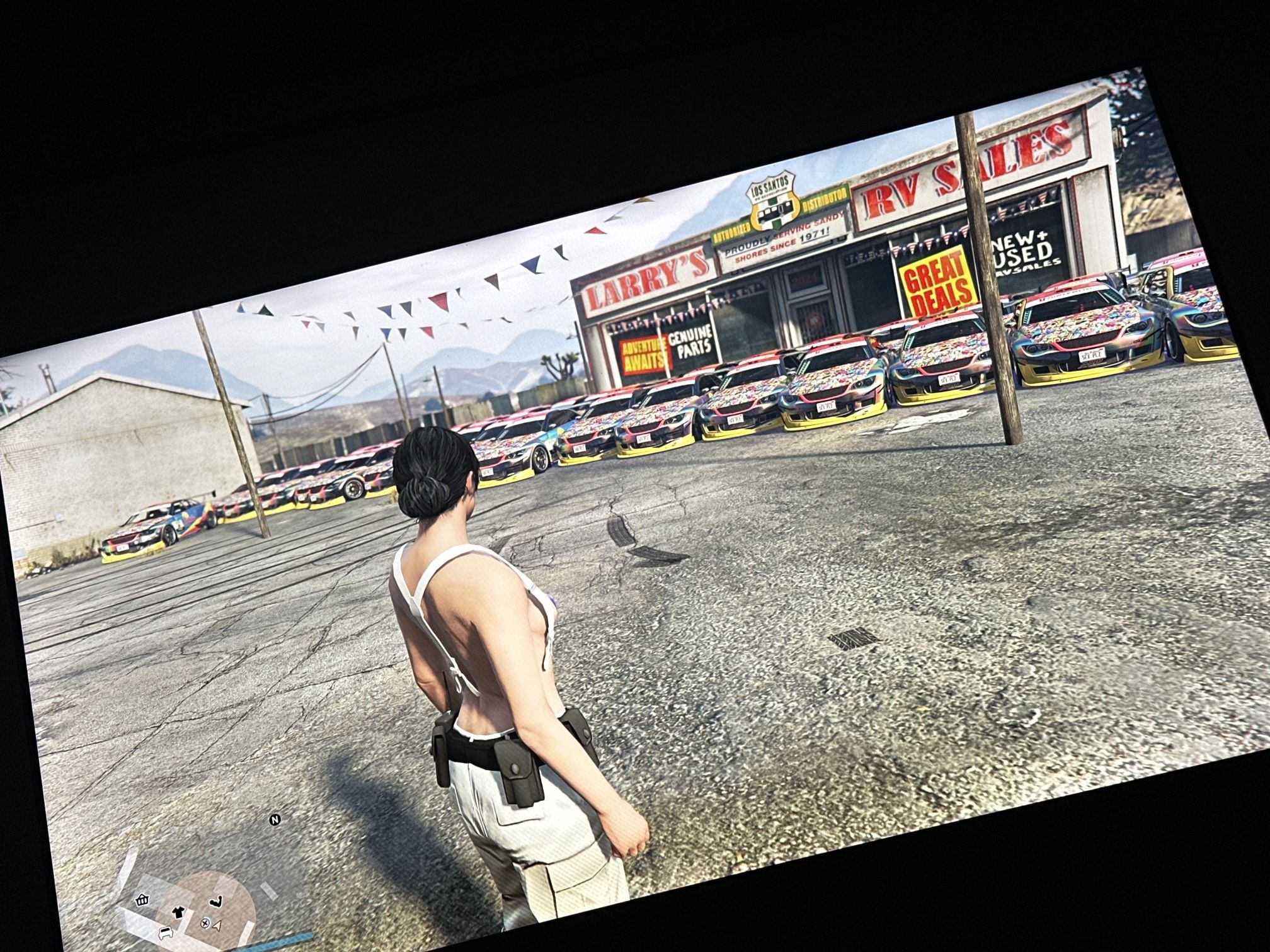Select the shopping basket store icon on minimap

pyautogui.click(x=141, y=900)
